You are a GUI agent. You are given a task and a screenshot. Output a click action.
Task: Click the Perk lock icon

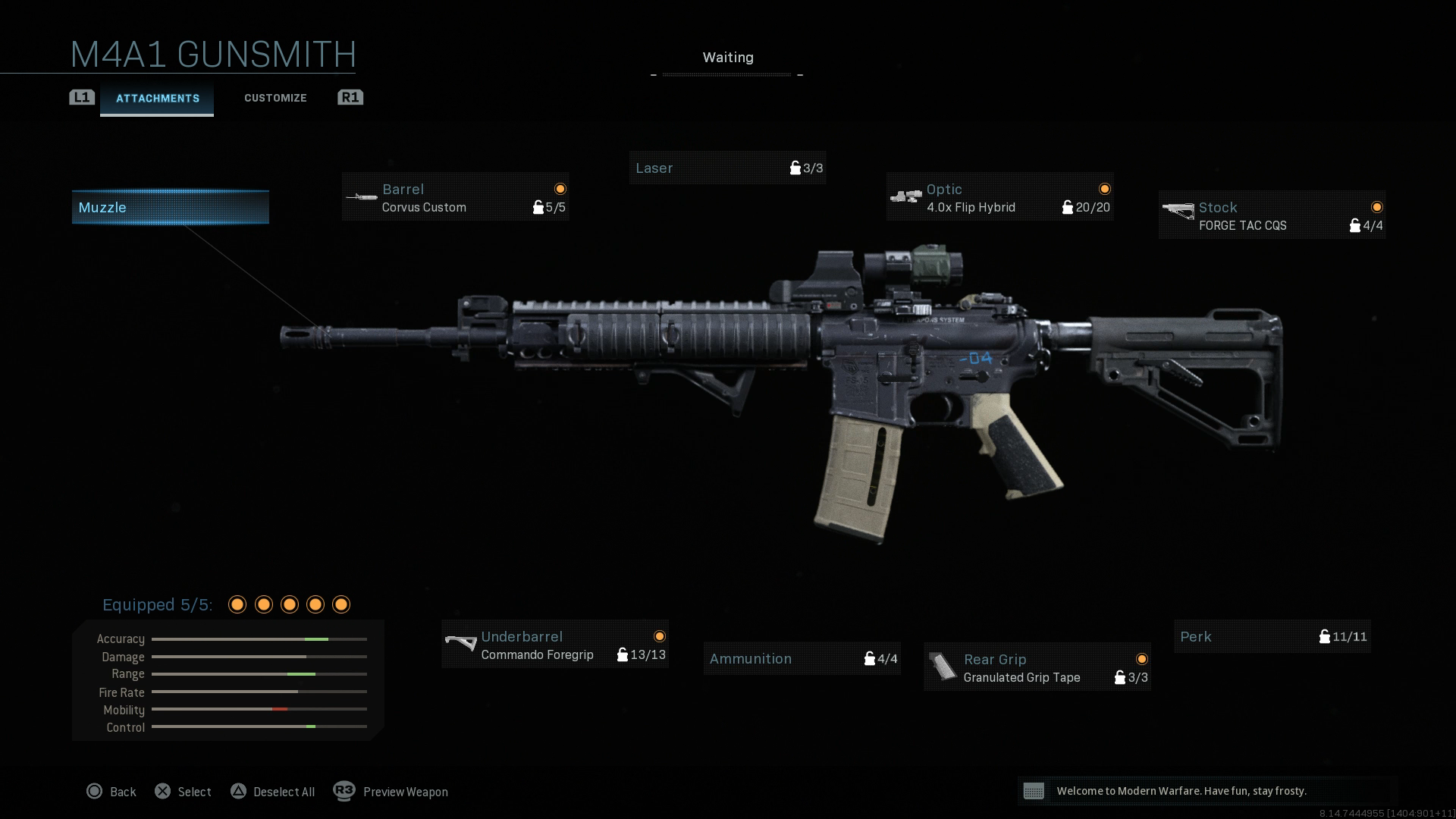(x=1325, y=637)
